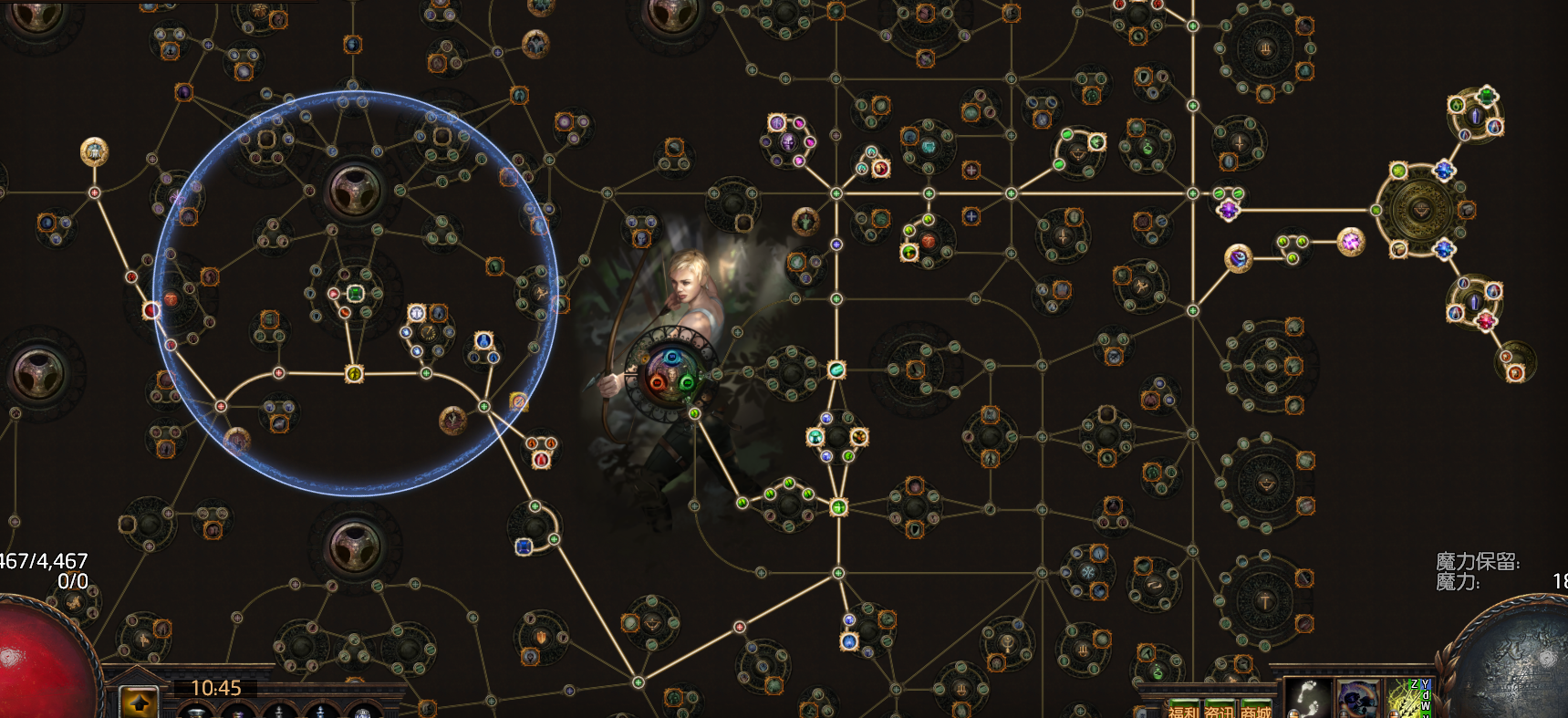This screenshot has width=1568, height=718.
Task: Click the jewel socket on the far left edge
Action: click(x=36, y=371)
